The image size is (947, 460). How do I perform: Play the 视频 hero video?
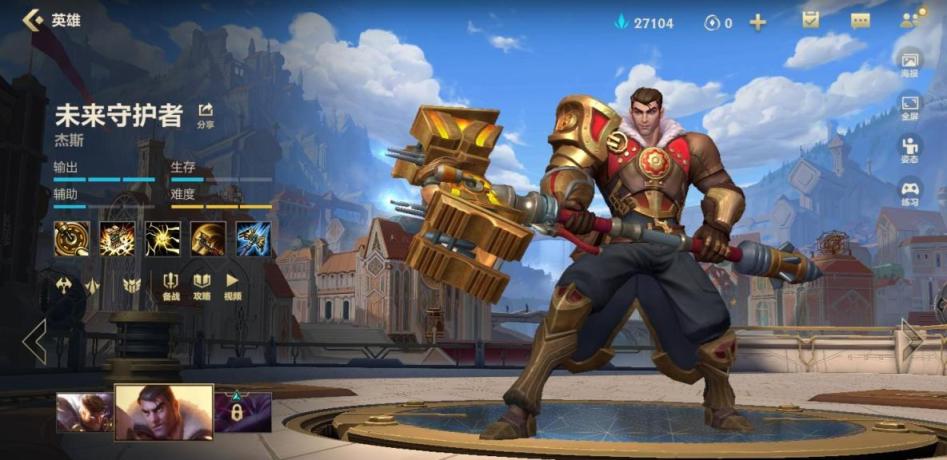[232, 286]
